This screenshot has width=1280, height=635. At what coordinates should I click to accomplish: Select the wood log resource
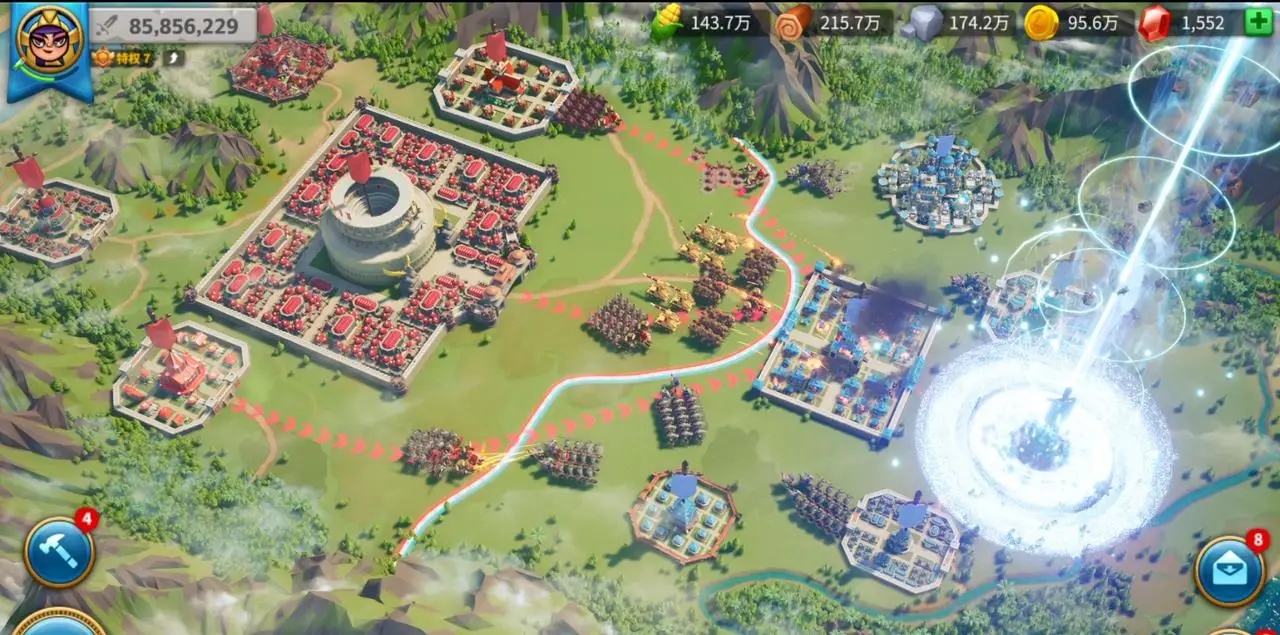click(794, 23)
